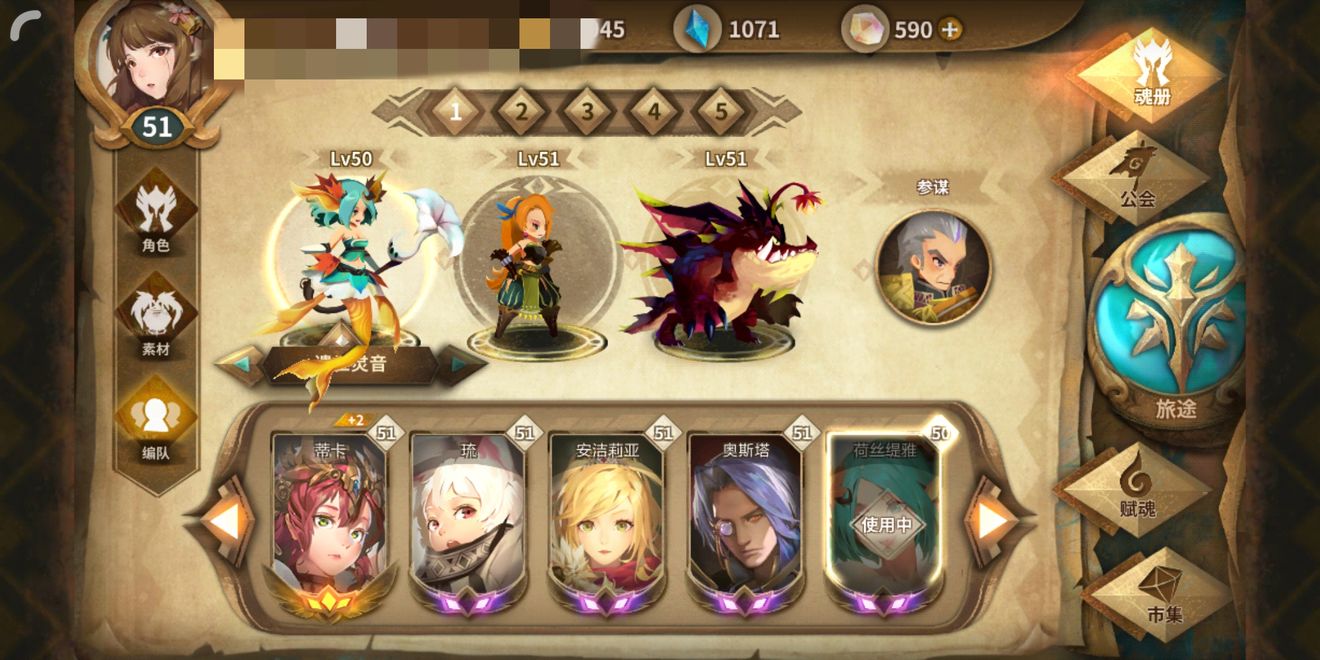1320x660 pixels.
Task: Click the 参谋 advisor portrait
Action: pyautogui.click(x=933, y=267)
